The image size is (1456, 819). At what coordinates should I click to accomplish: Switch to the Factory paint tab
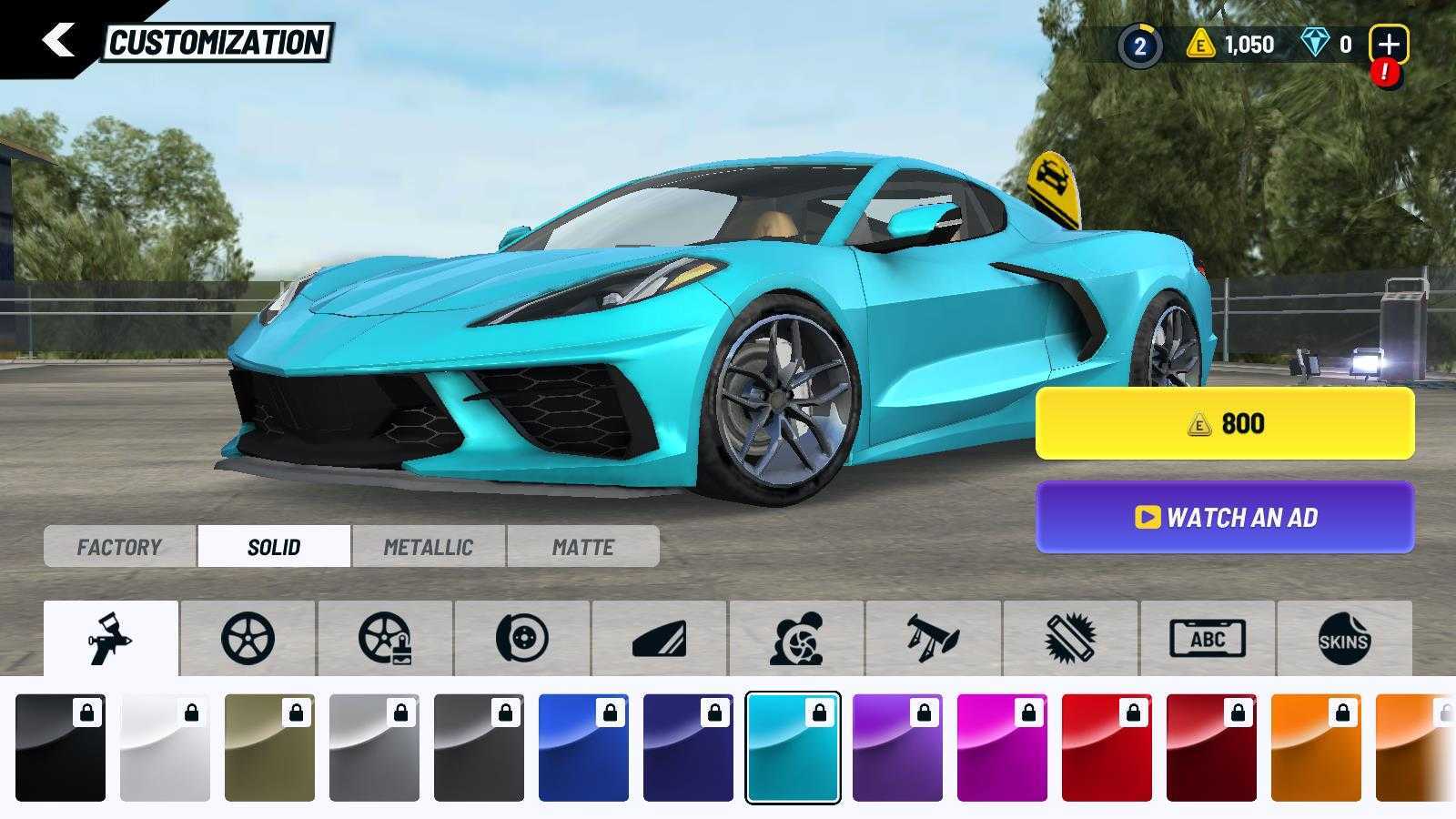[x=119, y=547]
